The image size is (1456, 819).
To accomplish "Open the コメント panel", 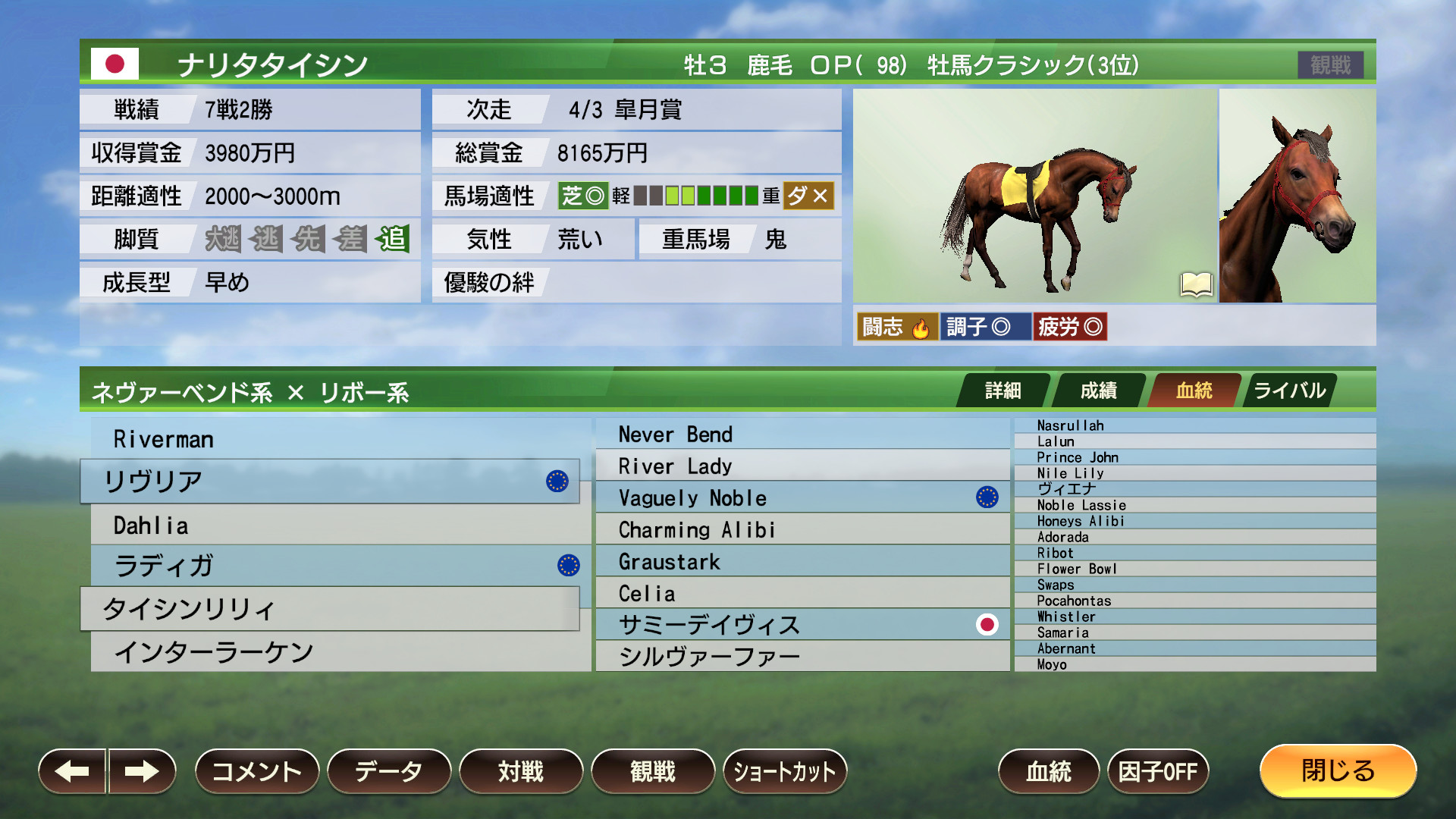I will point(256,771).
